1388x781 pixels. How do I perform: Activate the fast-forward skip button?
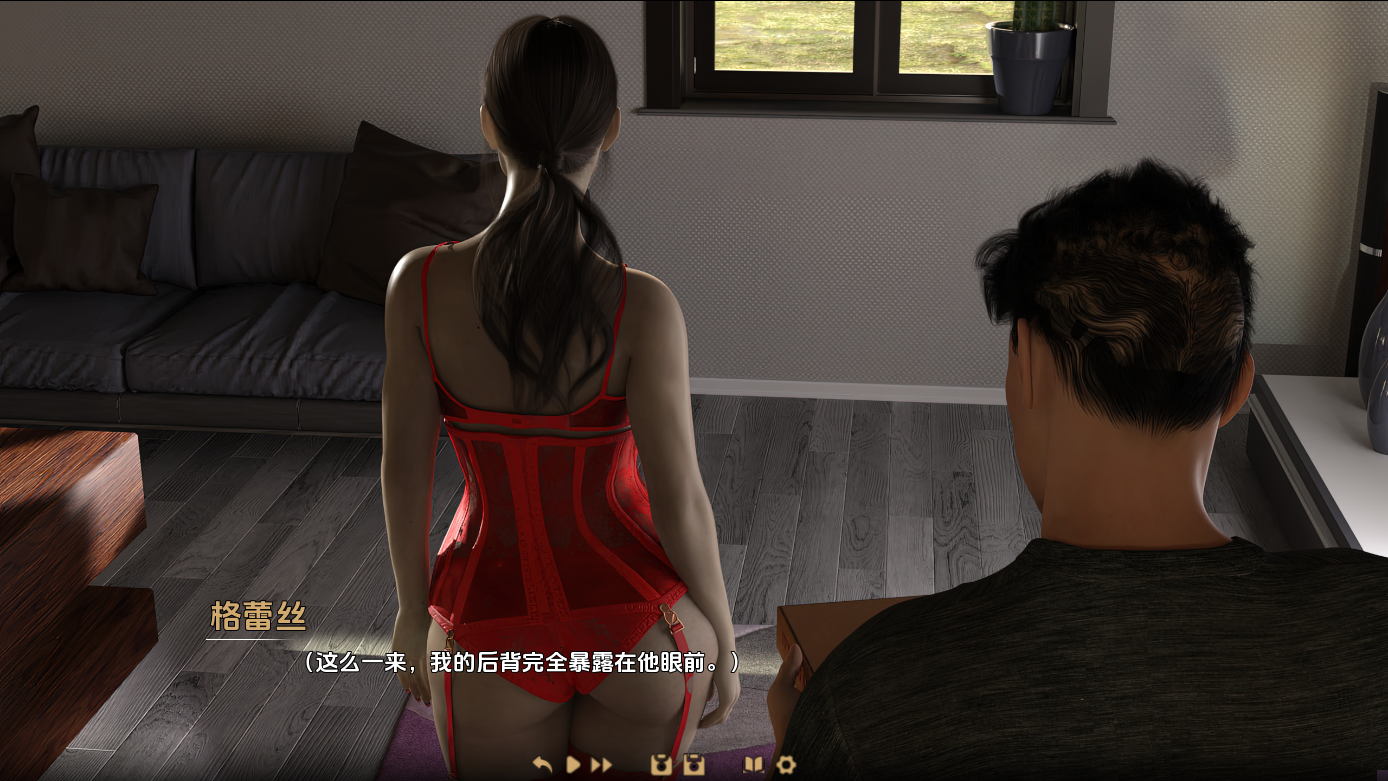pos(601,765)
